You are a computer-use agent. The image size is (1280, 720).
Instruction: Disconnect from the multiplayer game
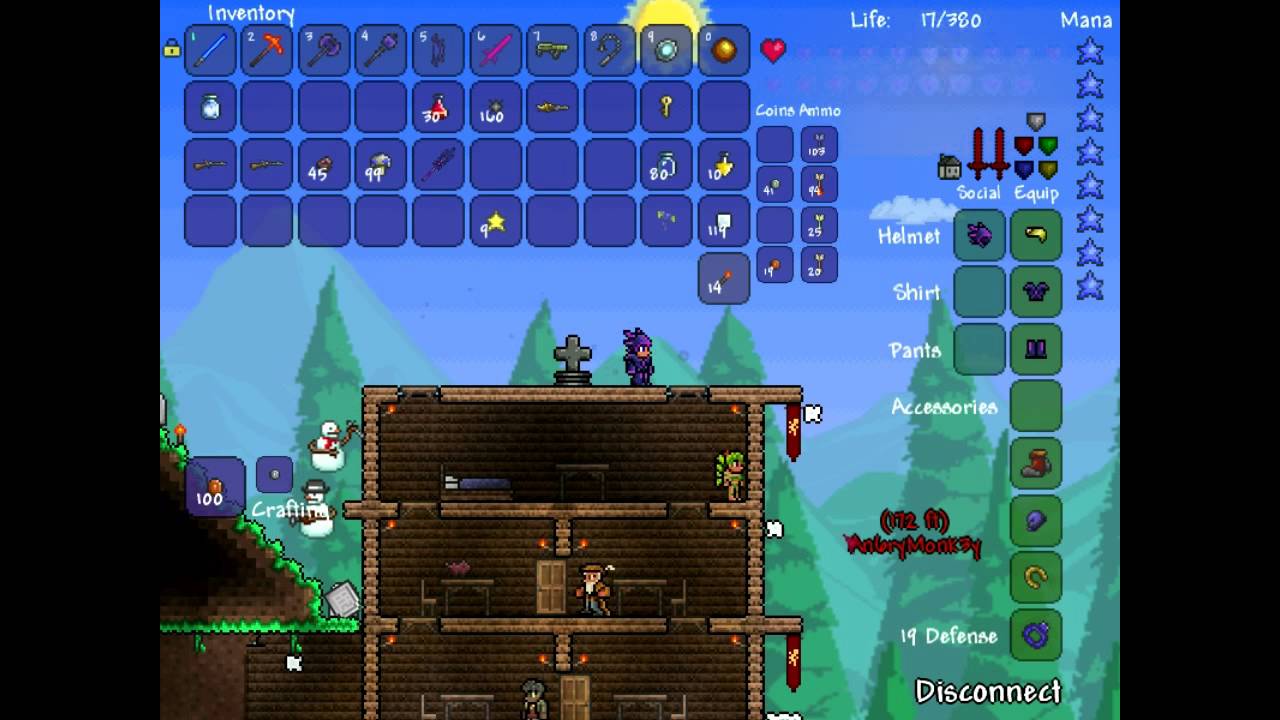988,692
